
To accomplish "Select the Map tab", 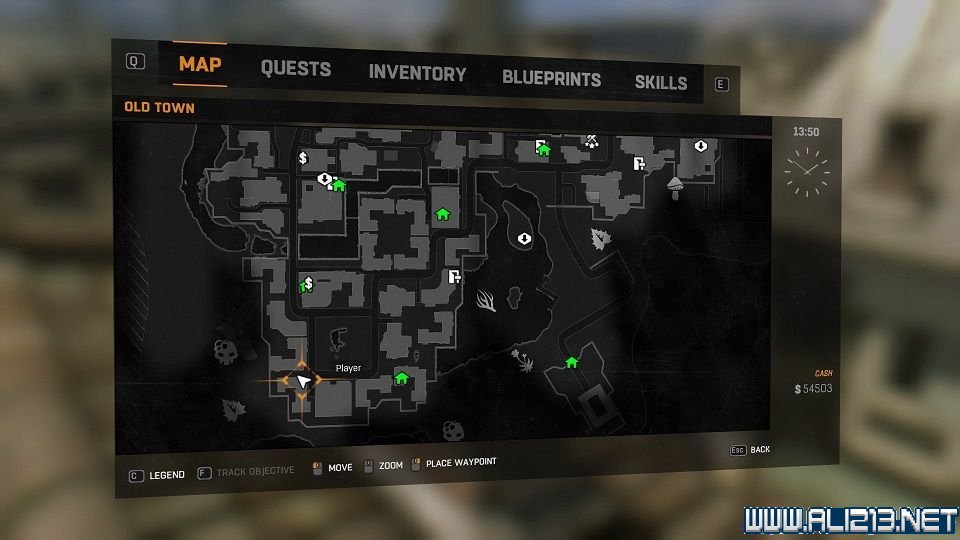I will pyautogui.click(x=200, y=65).
